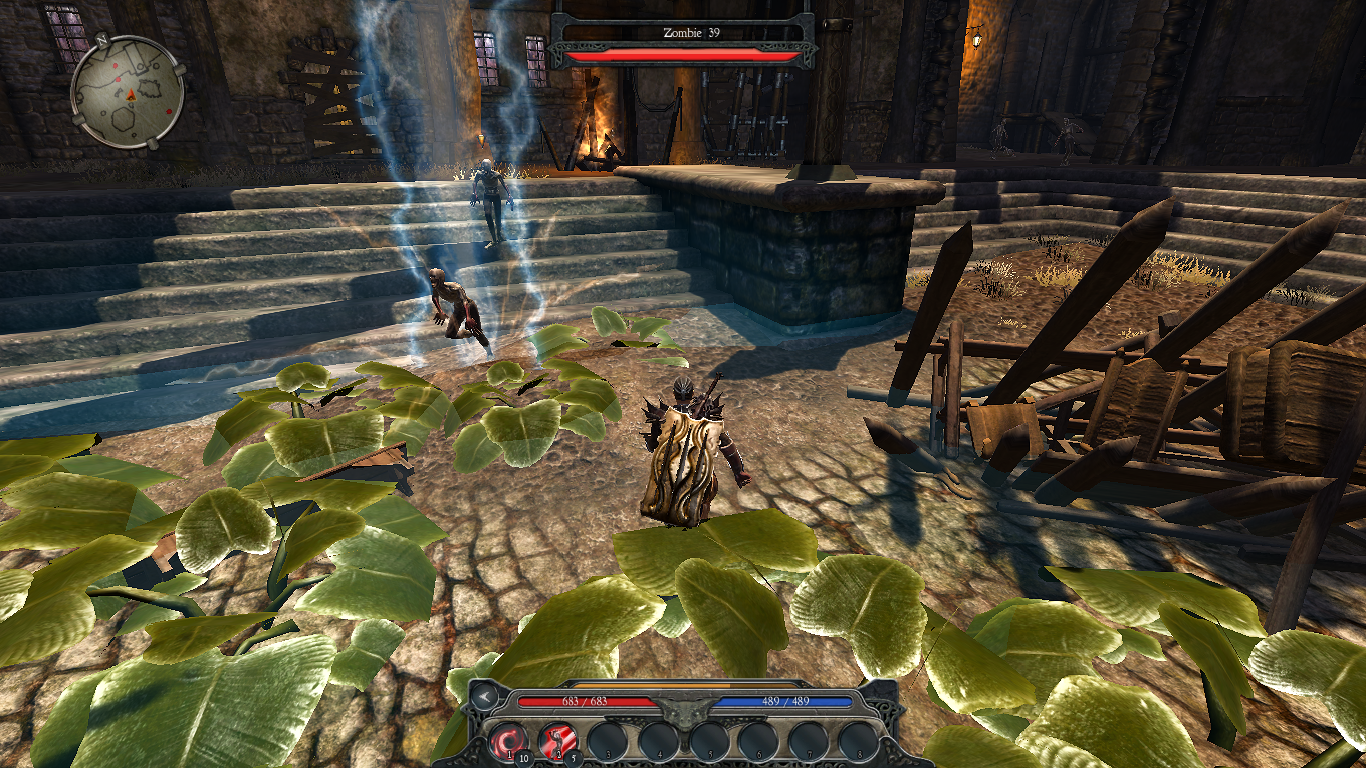This screenshot has height=768, width=1366.
Task: Toggle the hotbar with the arrow button
Action: 483,698
